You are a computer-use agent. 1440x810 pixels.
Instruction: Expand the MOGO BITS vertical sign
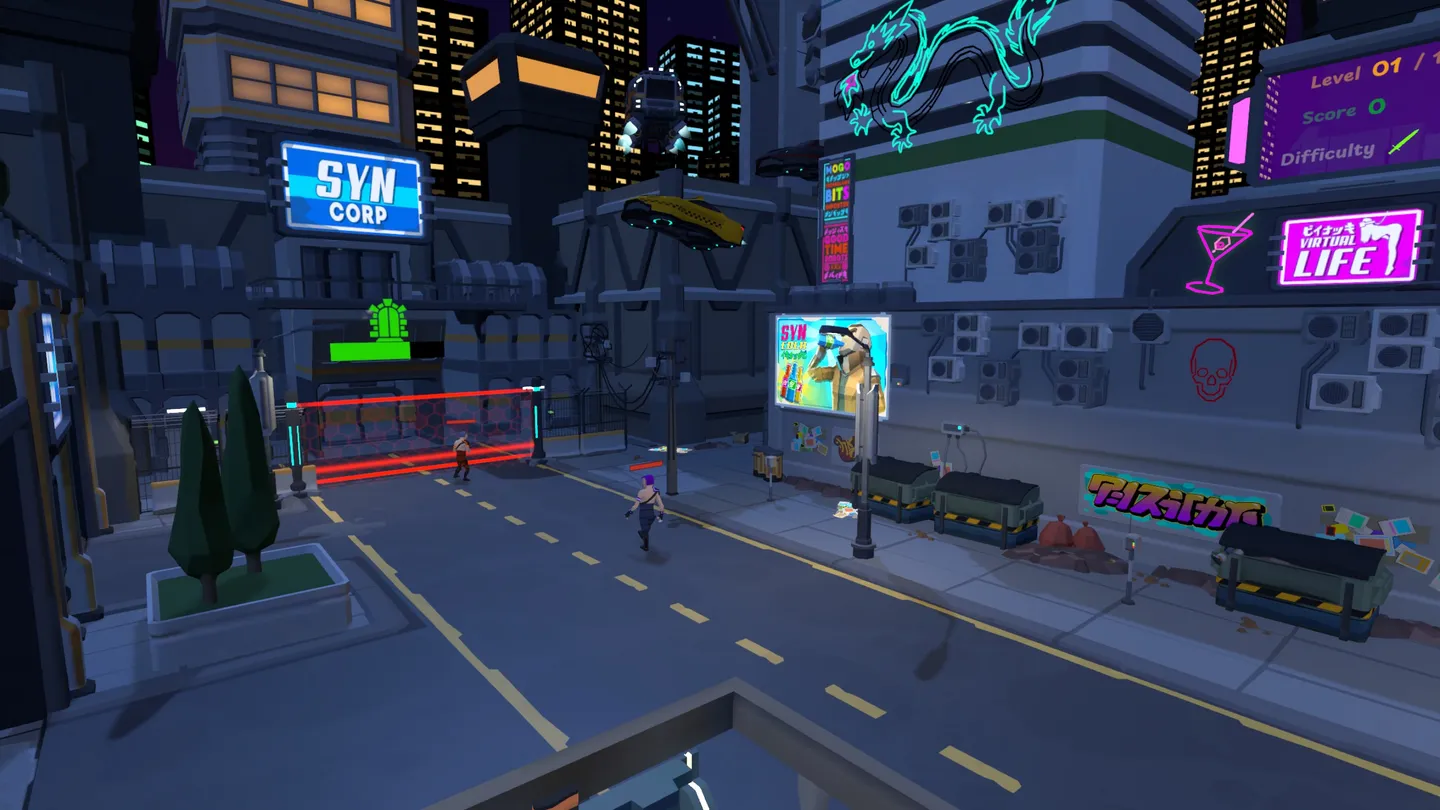pyautogui.click(x=840, y=180)
